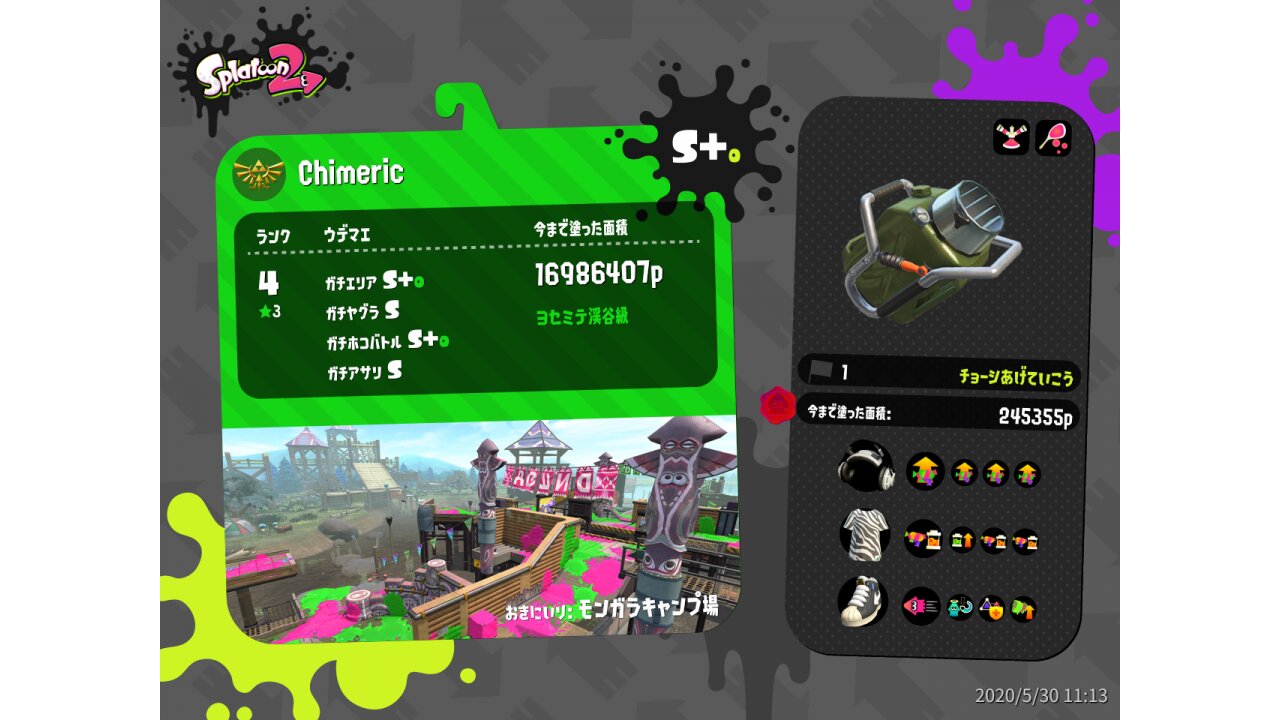Image resolution: width=1280 pixels, height=720 pixels.
Task: Select the Bomb Defense shield sub-ability icon
Action: 992,608
